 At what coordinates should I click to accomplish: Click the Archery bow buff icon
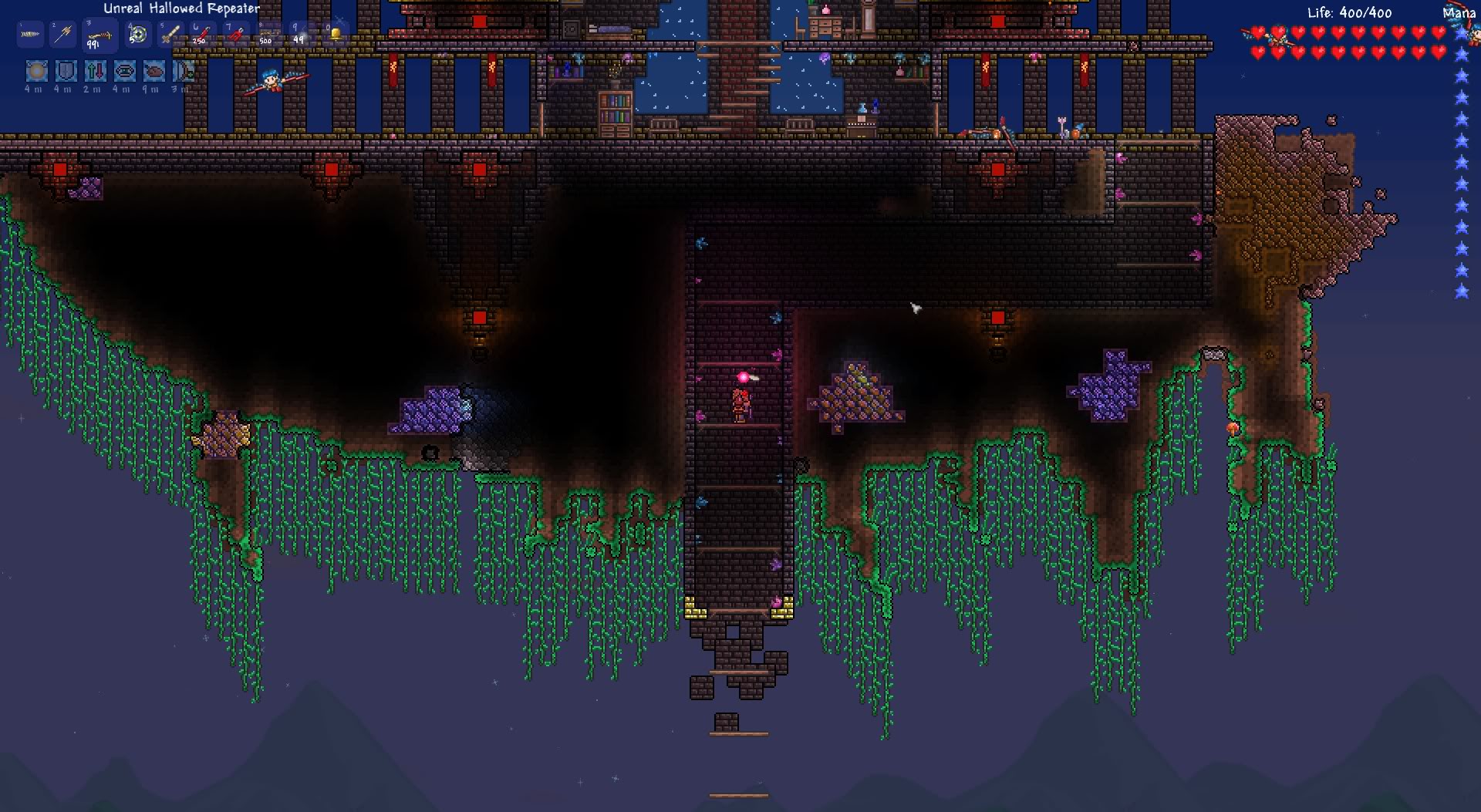[184, 72]
